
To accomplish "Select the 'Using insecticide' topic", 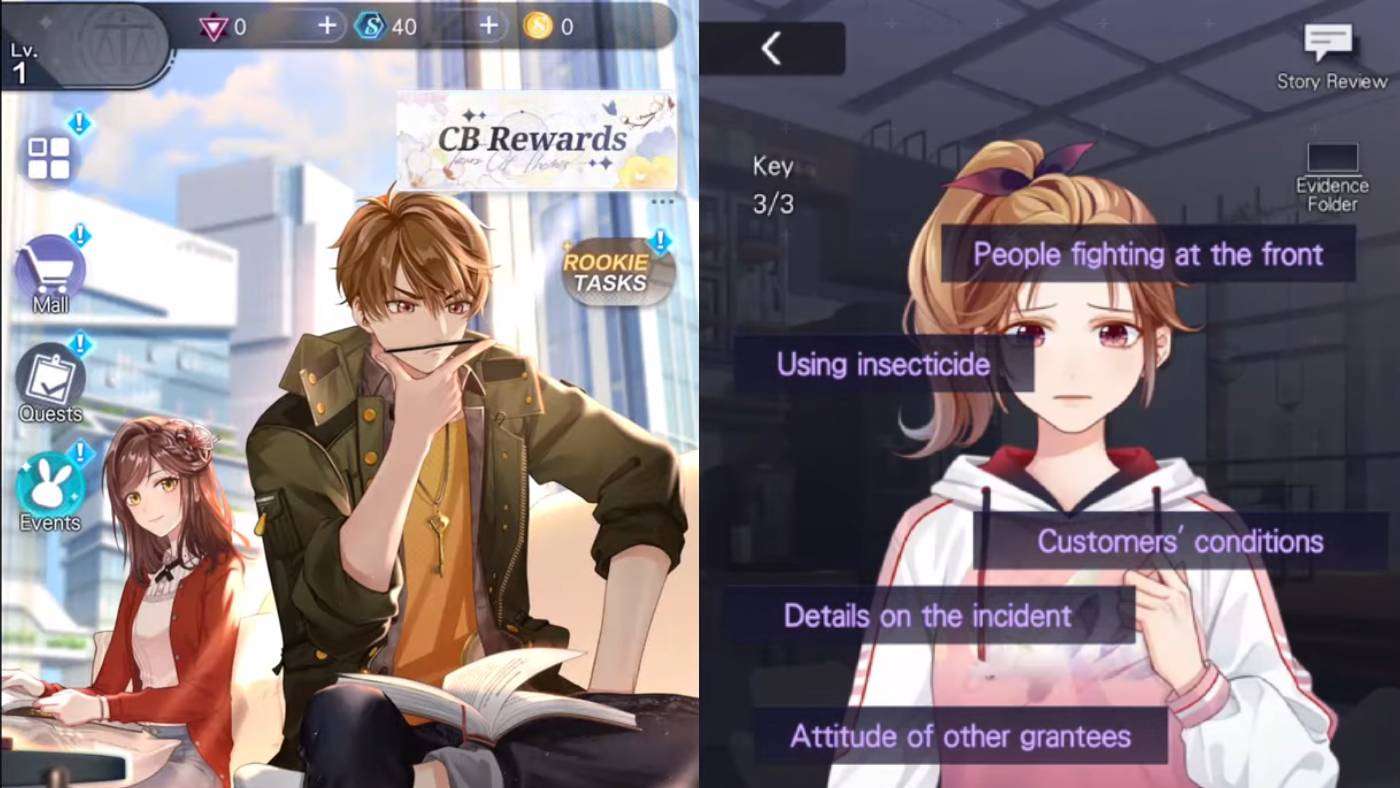I will [x=884, y=366].
